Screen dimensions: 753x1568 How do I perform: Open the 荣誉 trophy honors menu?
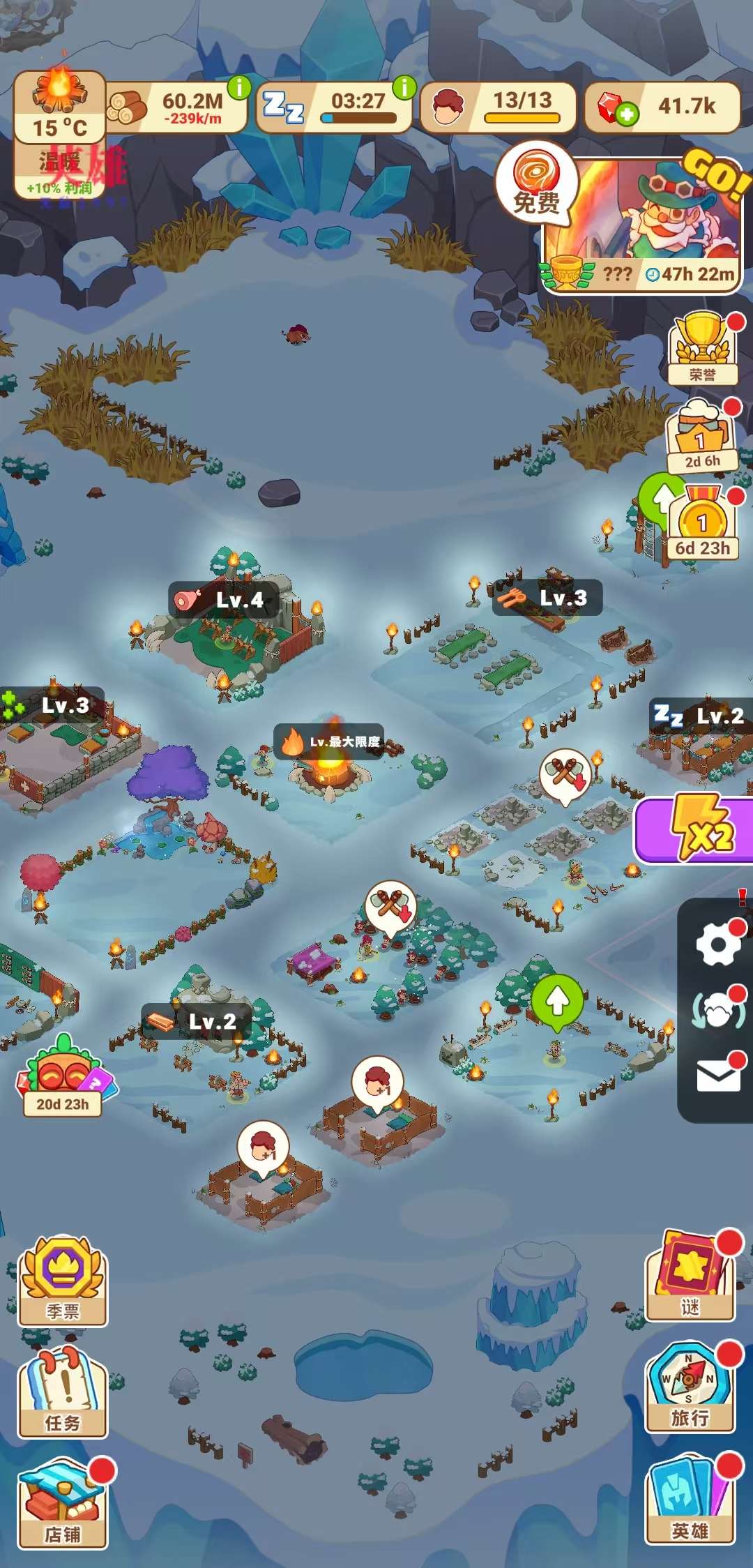click(702, 349)
